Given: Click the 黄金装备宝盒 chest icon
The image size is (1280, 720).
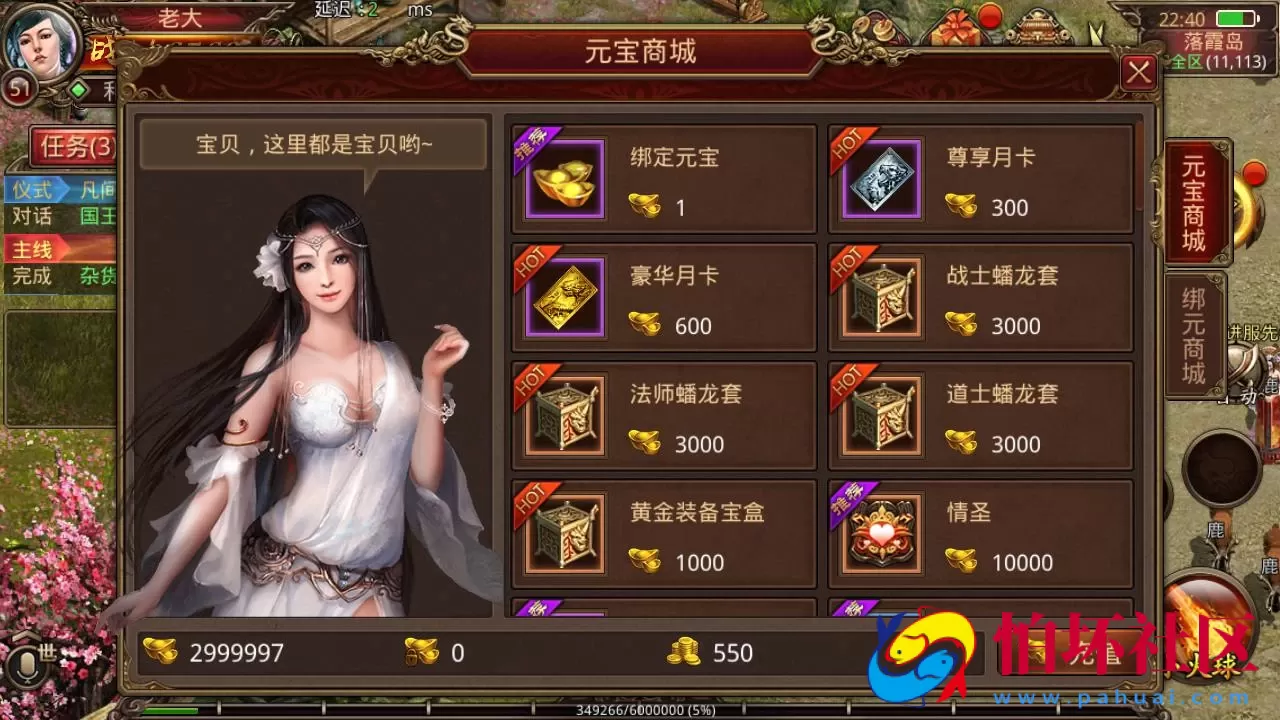Looking at the screenshot, I should [x=566, y=534].
